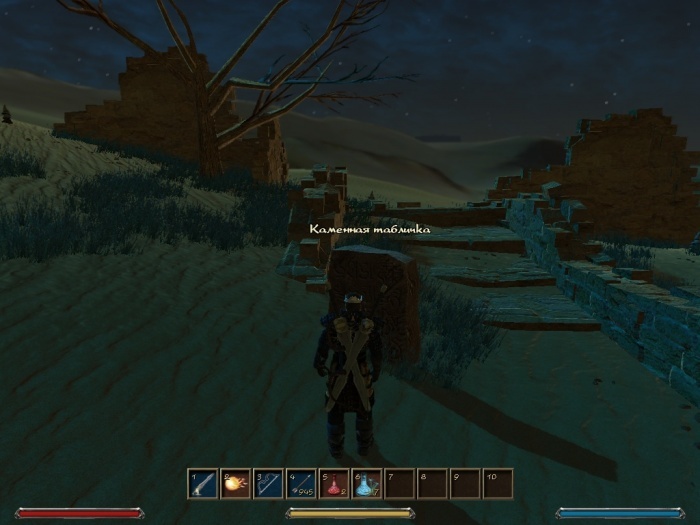
Task: Choose the arrows slot
Action: (301, 484)
